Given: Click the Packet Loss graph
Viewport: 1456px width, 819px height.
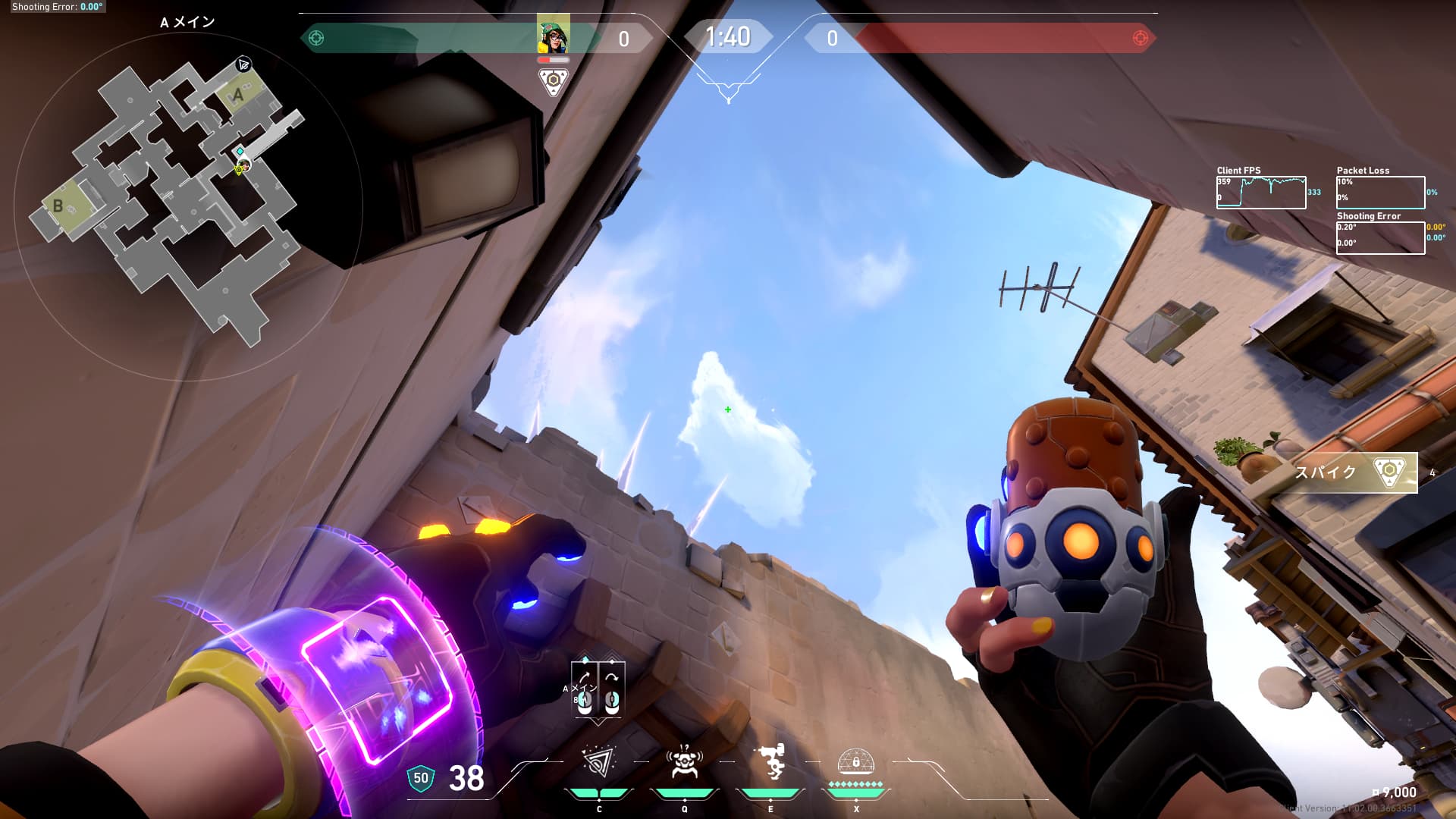Looking at the screenshot, I should [x=1380, y=193].
